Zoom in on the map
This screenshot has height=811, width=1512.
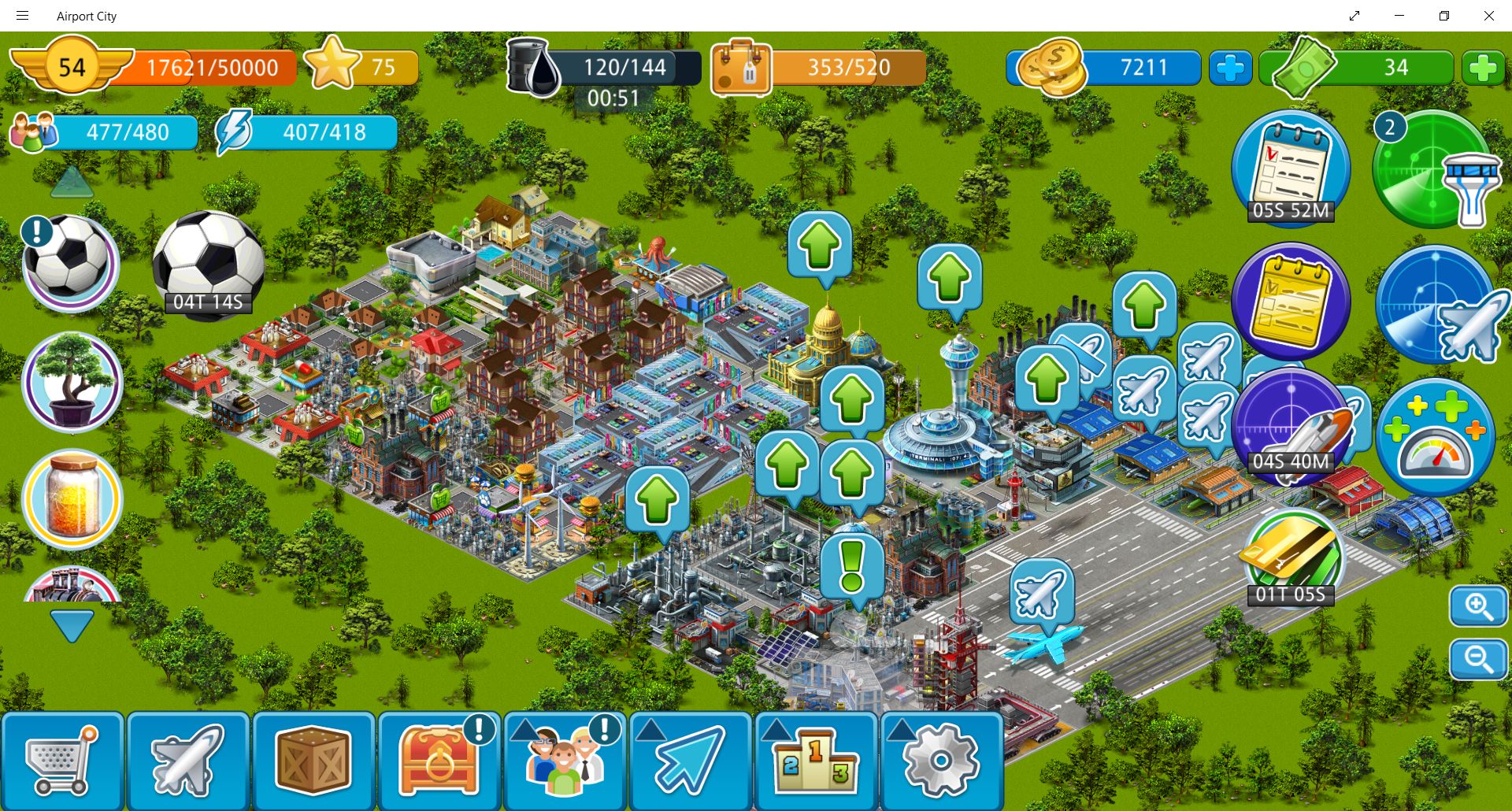[1478, 606]
